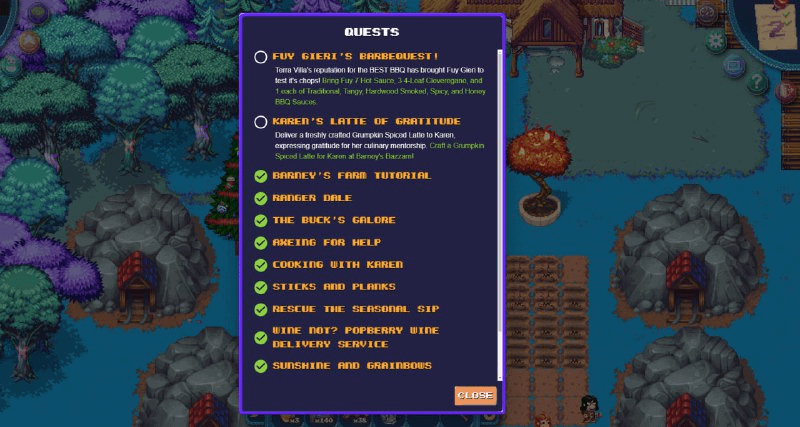Open the quest checklist note icon
The width and height of the screenshot is (800, 427).
pyautogui.click(x=777, y=24)
